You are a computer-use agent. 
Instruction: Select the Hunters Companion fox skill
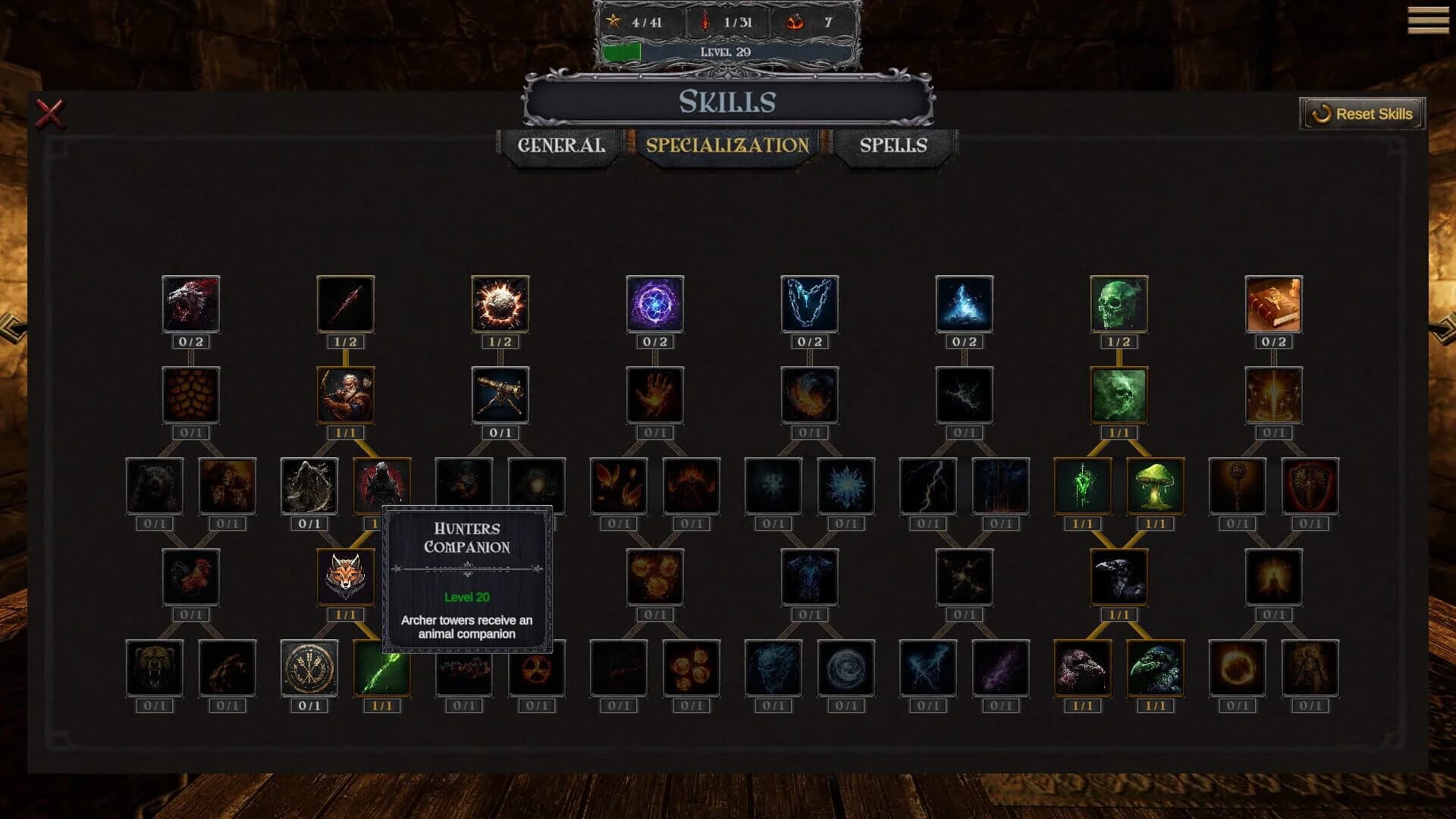click(345, 578)
